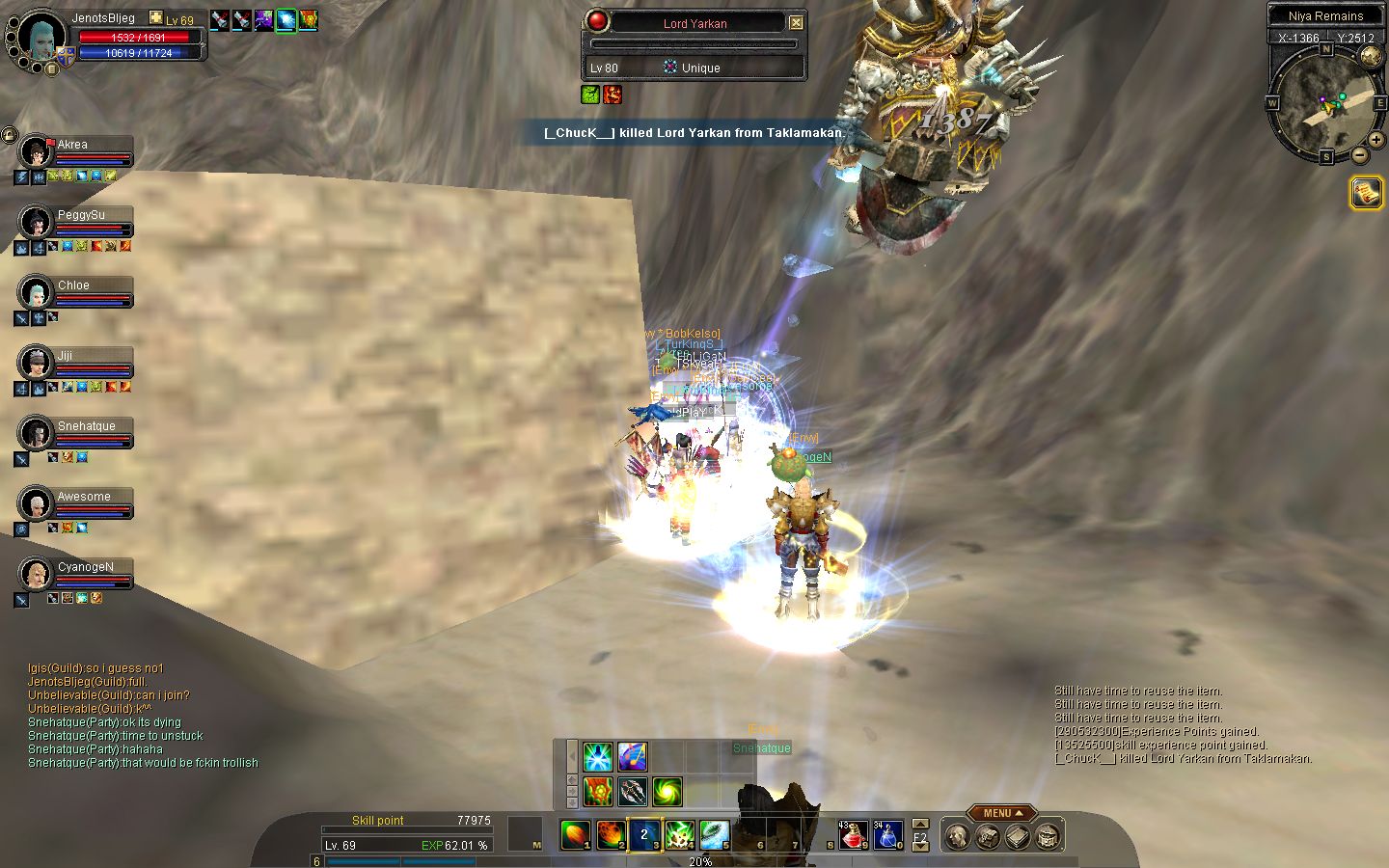Click the circular Niya Remains minimap
This screenshot has height=868, width=1389.
click(x=1324, y=104)
